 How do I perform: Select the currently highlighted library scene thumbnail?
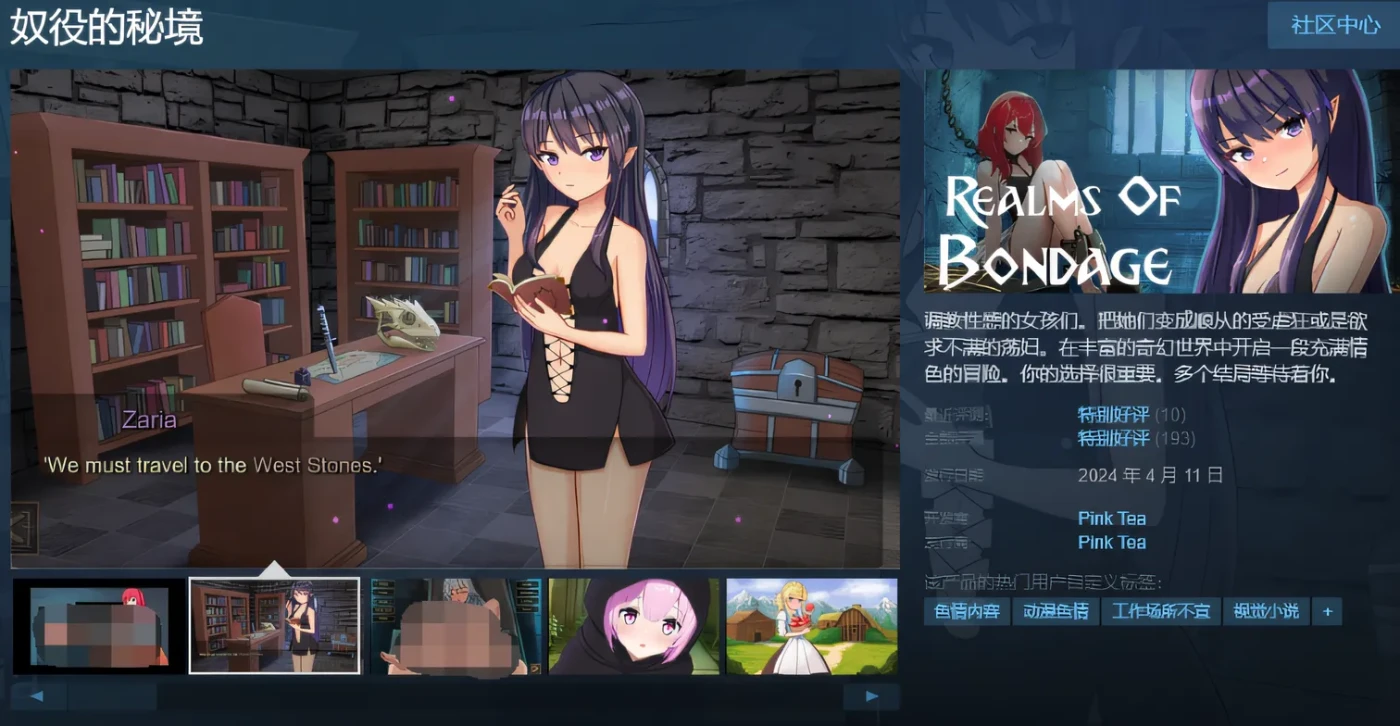coord(274,626)
